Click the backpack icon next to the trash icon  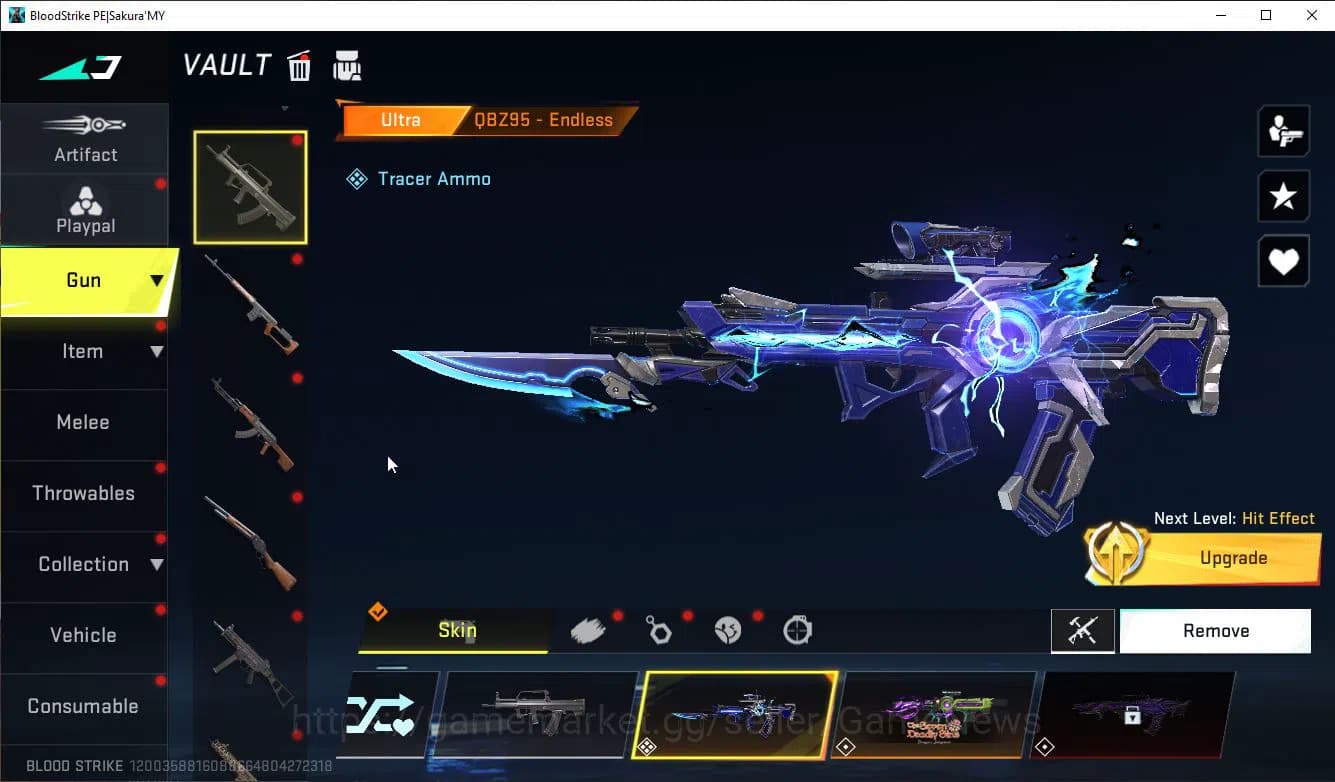pyautogui.click(x=346, y=65)
